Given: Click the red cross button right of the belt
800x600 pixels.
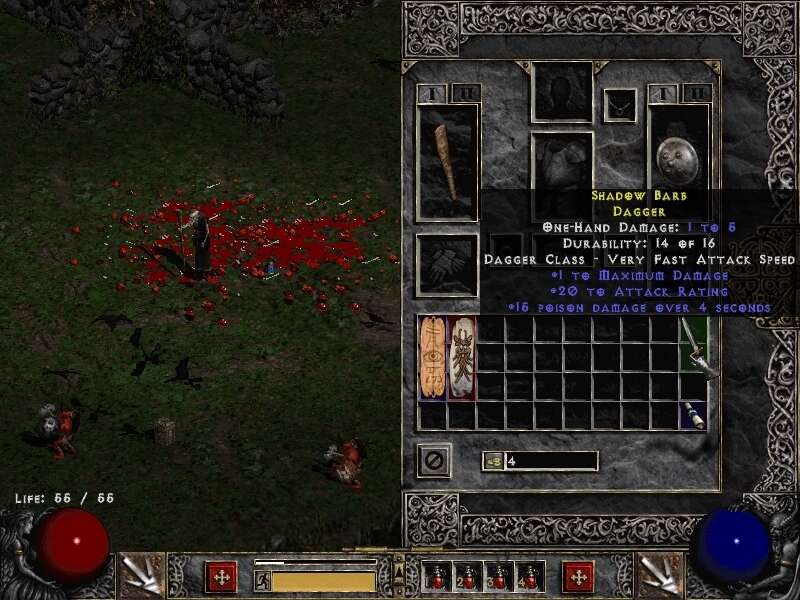Looking at the screenshot, I should [x=577, y=577].
